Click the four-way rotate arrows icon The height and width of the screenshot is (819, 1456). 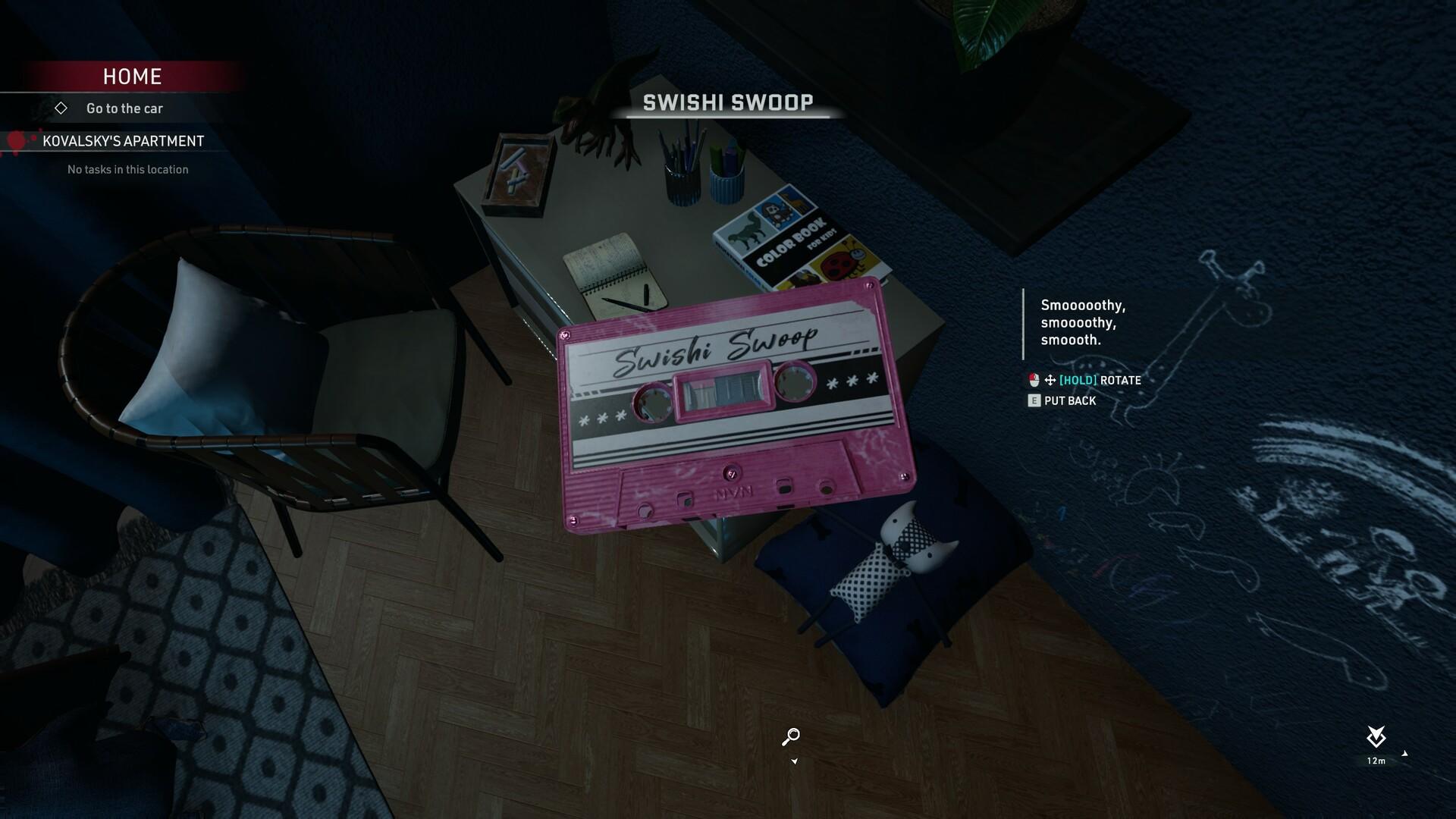pos(1050,380)
